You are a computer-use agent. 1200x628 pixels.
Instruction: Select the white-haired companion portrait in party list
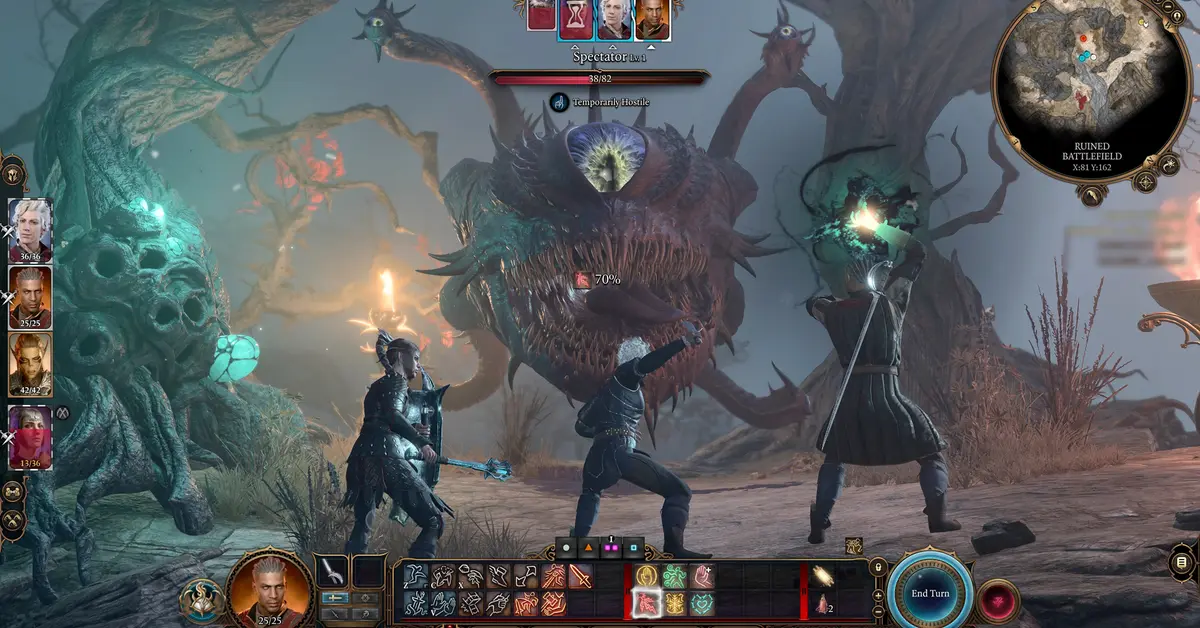[x=30, y=230]
